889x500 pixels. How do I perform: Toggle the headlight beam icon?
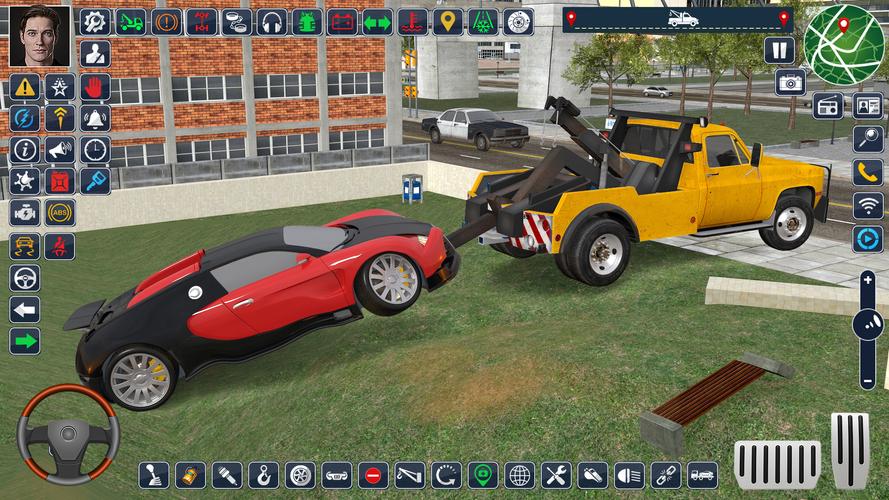(x=629, y=475)
